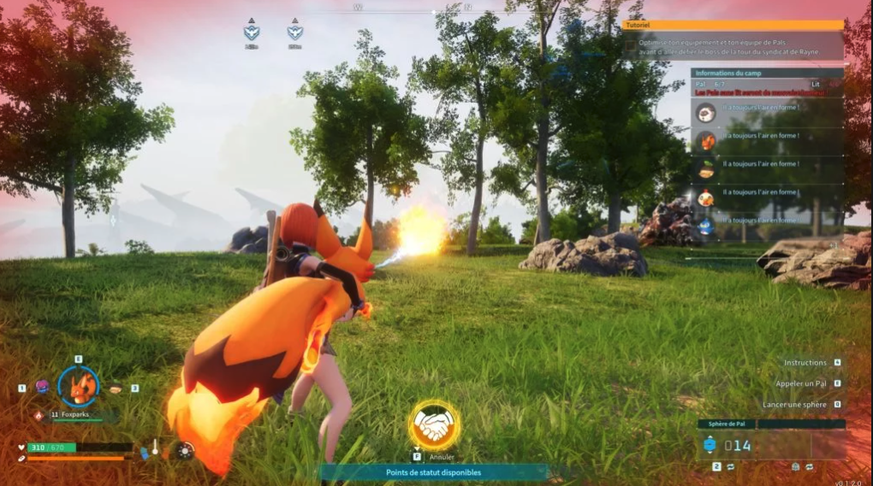Click the 'Appeler un Pal' label
Screen dimensions: 873x486
point(800,383)
